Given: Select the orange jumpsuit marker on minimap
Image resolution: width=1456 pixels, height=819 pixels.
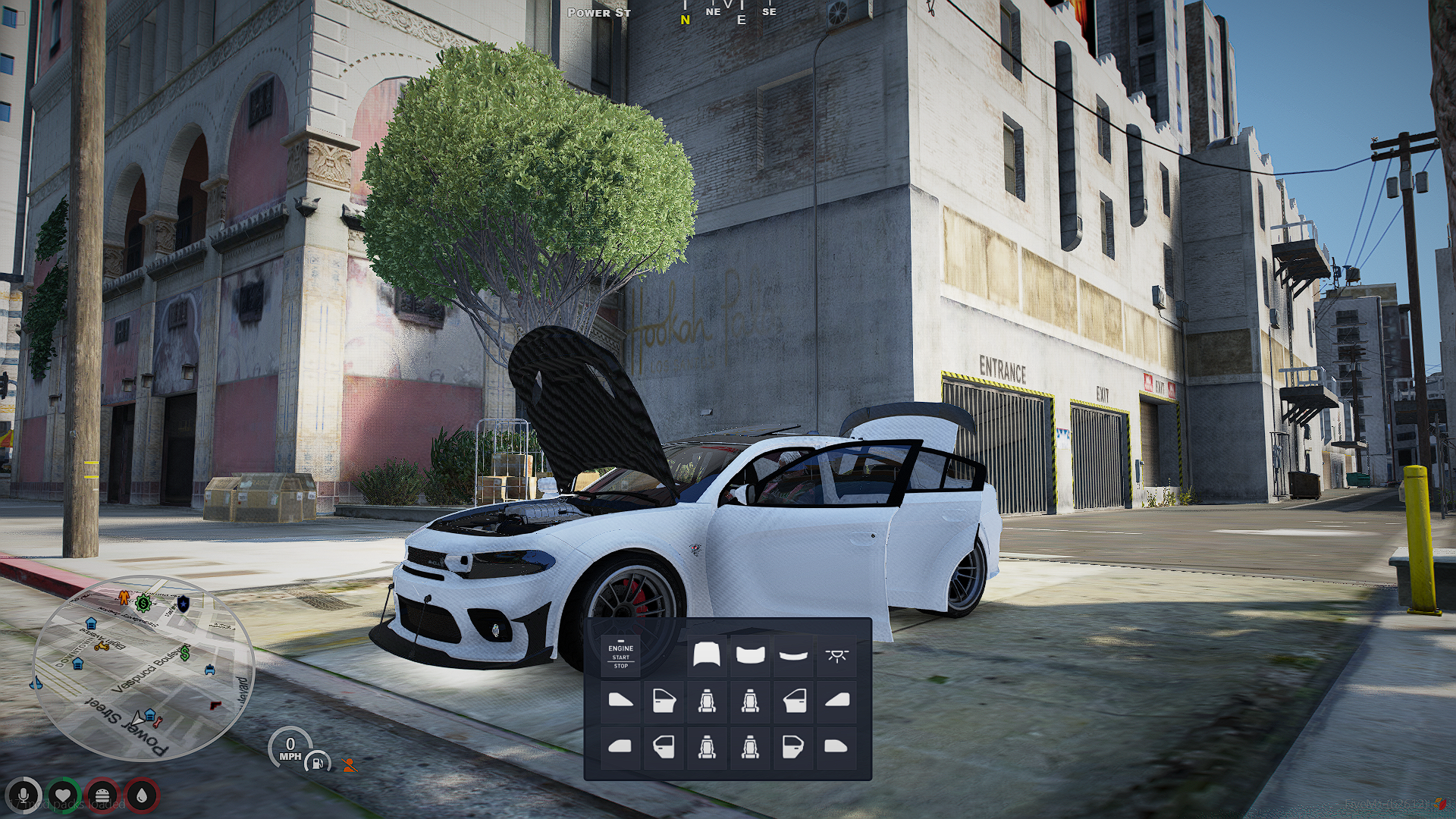Looking at the screenshot, I should point(124,598).
